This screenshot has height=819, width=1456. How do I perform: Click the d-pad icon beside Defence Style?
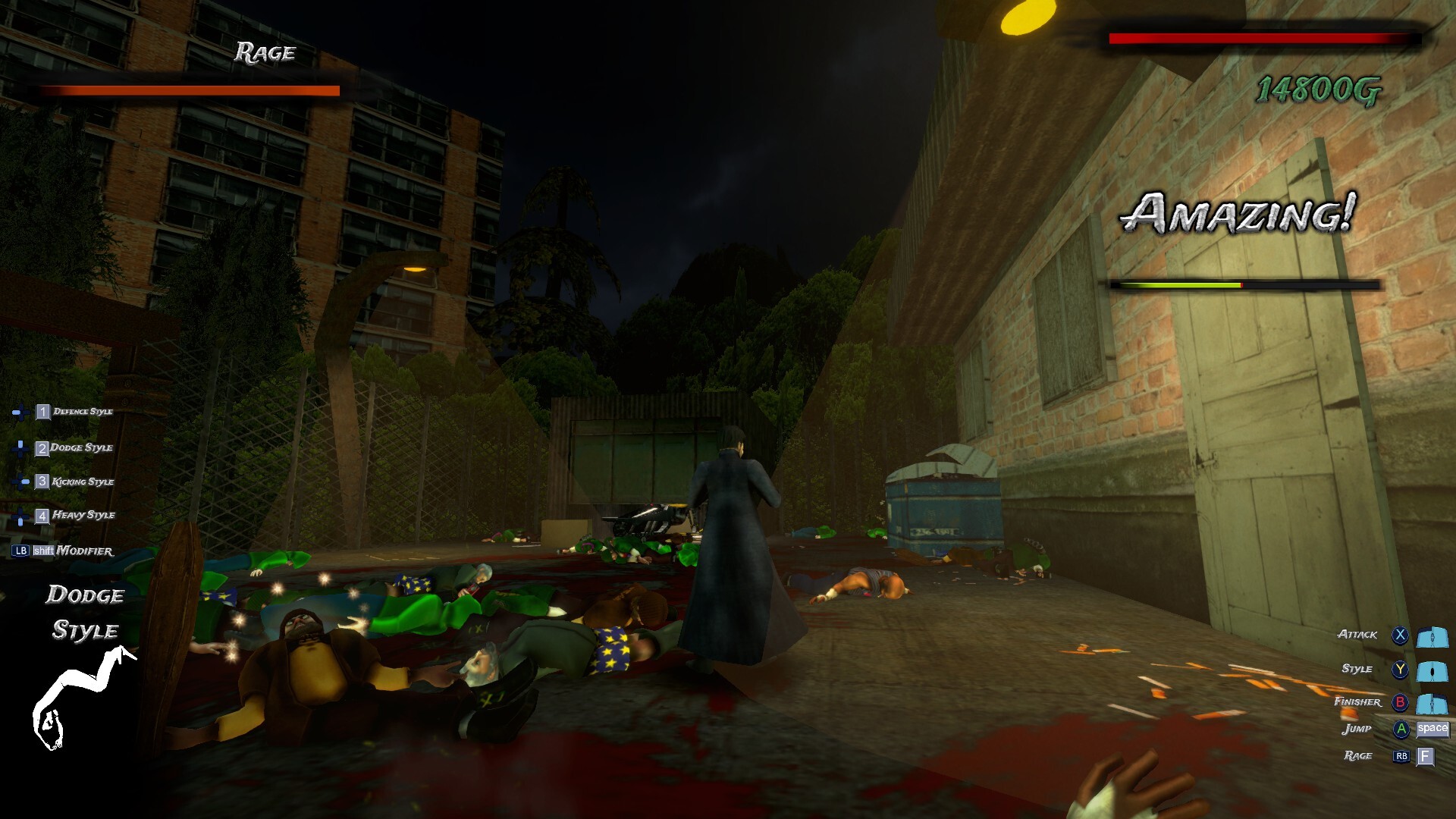(x=21, y=412)
